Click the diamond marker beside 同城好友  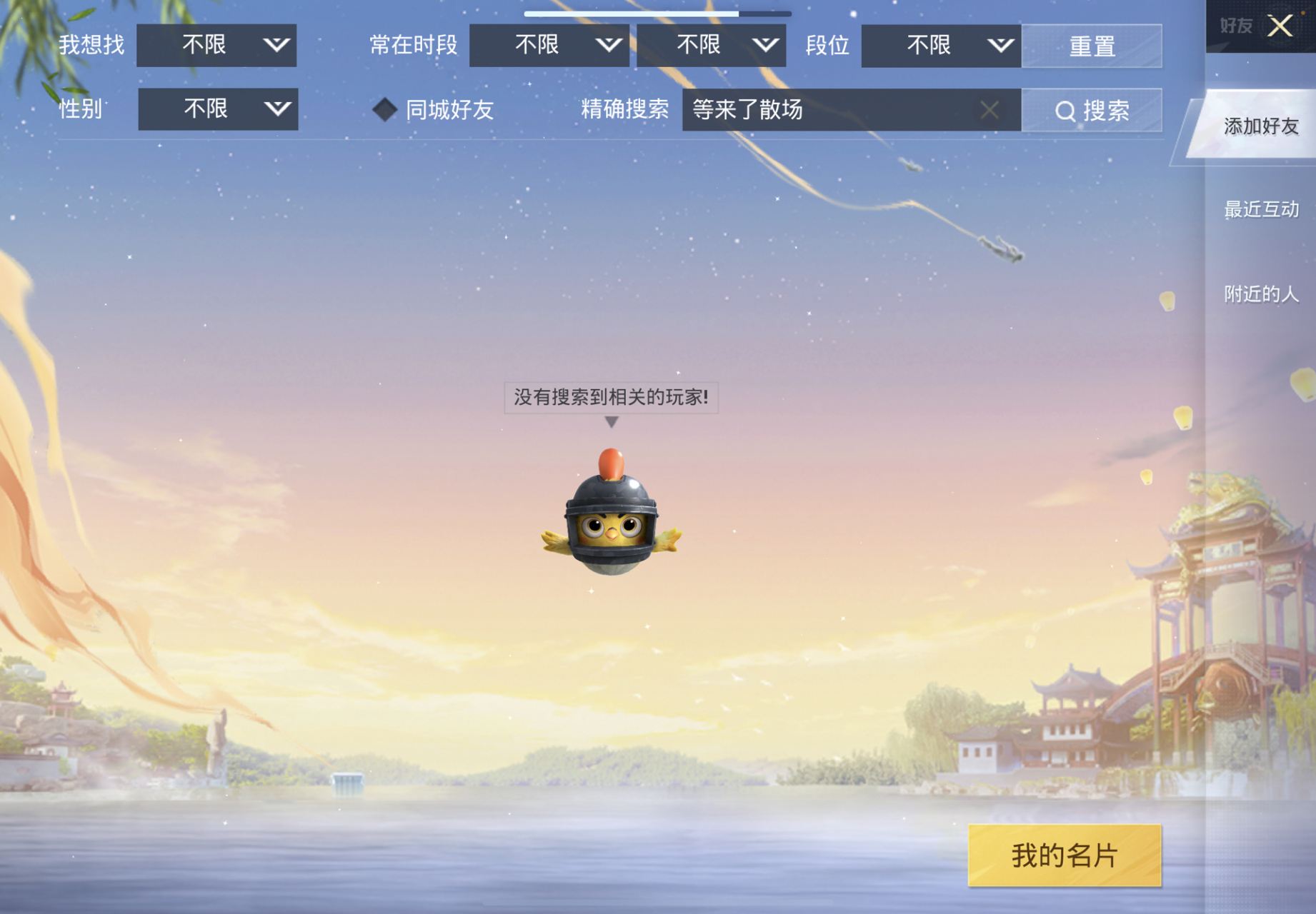click(x=386, y=109)
